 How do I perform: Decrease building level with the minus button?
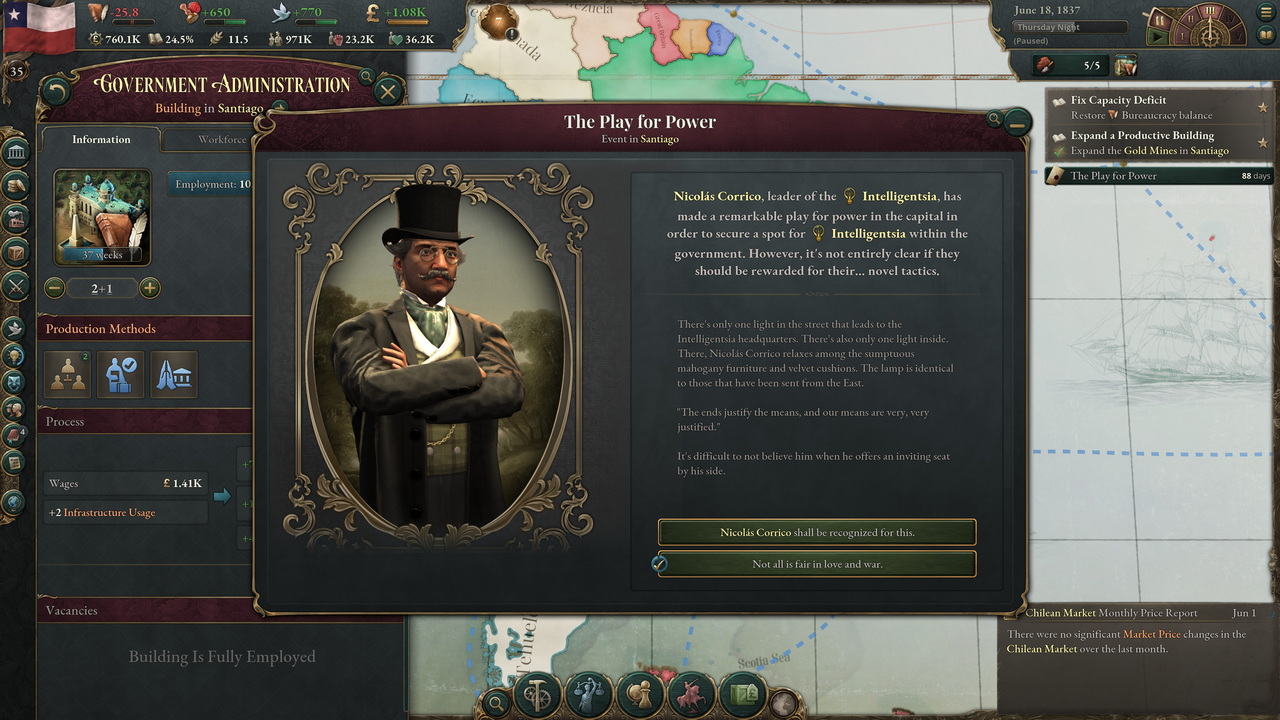pyautogui.click(x=55, y=289)
